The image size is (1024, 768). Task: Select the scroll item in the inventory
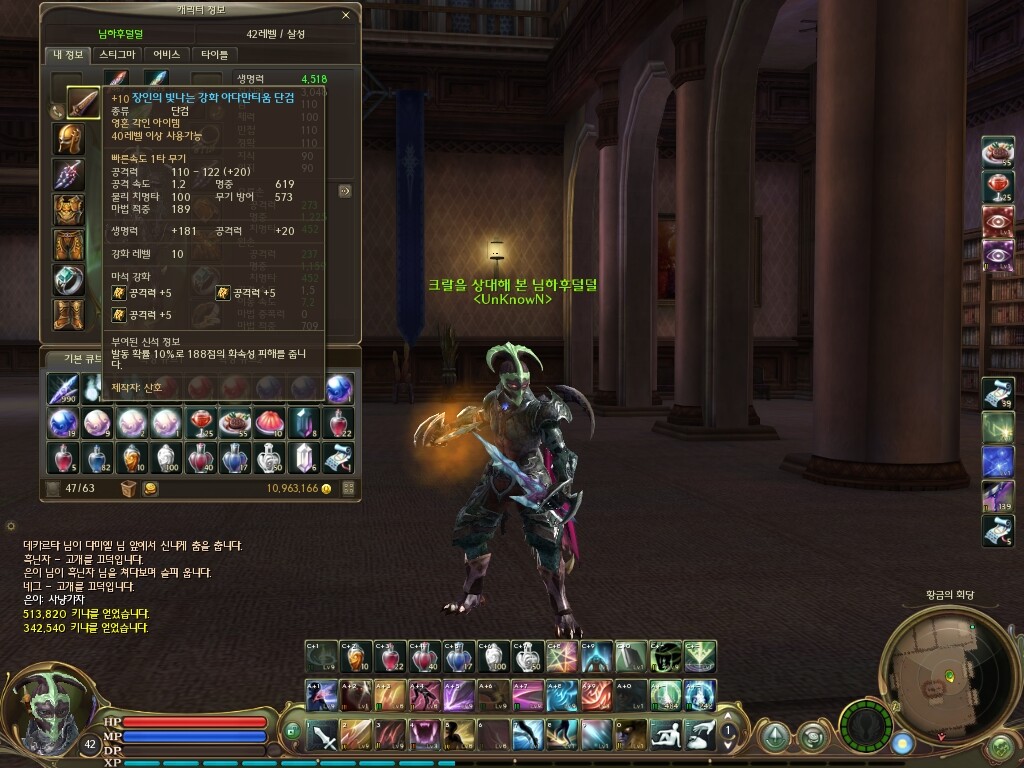(x=339, y=458)
